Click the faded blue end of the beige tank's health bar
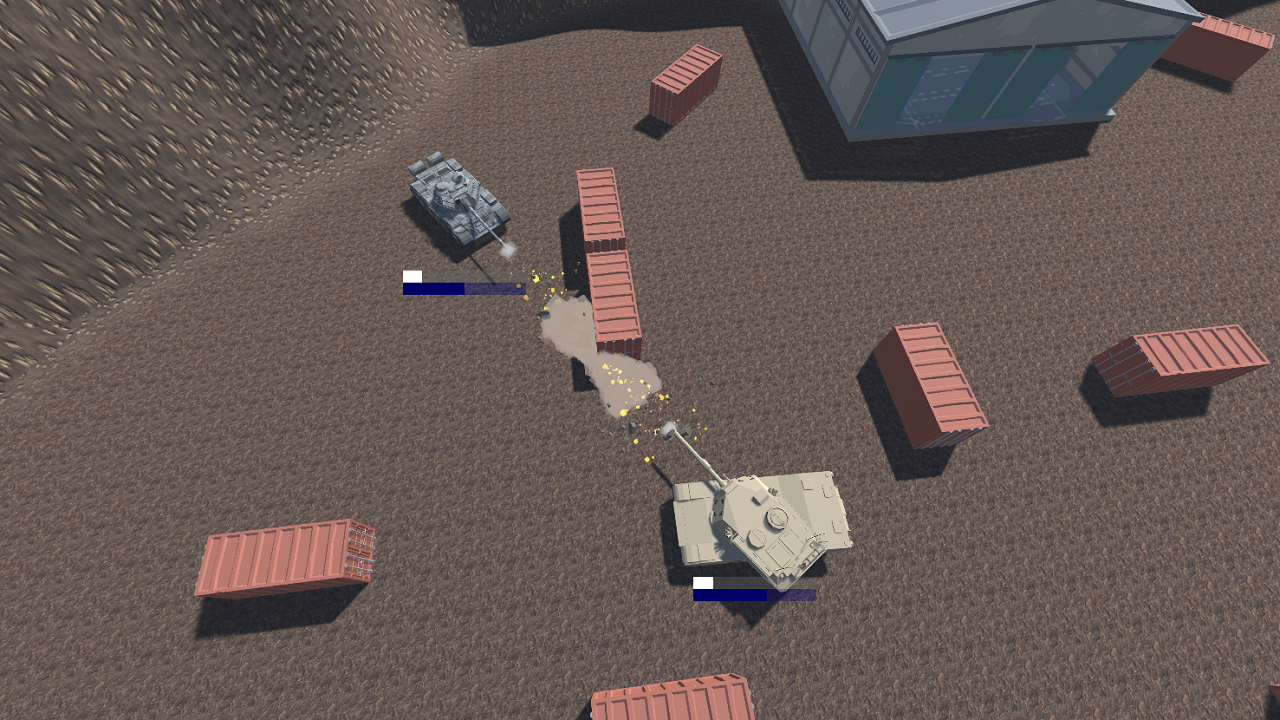This screenshot has width=1280, height=720. click(x=795, y=596)
